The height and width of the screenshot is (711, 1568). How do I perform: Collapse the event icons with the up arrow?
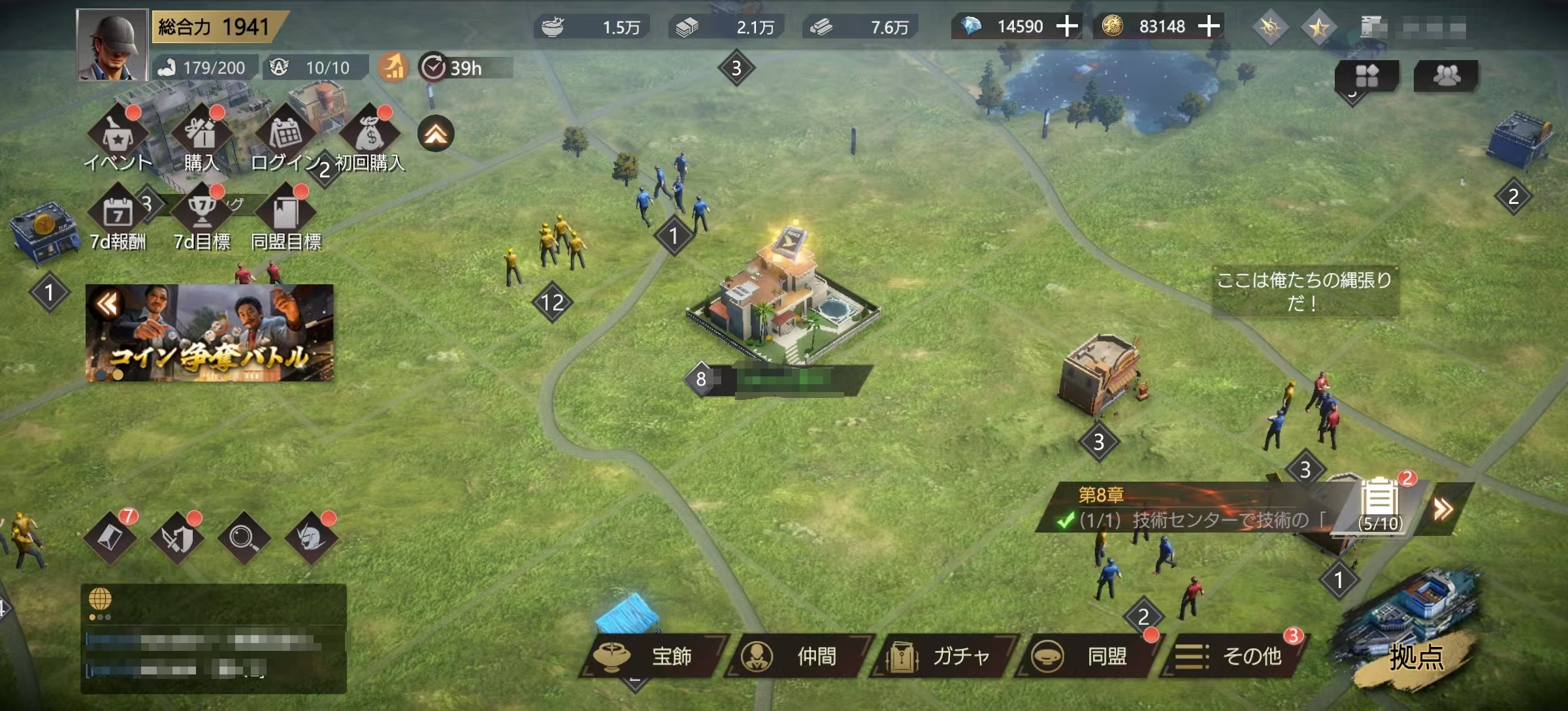[x=436, y=134]
